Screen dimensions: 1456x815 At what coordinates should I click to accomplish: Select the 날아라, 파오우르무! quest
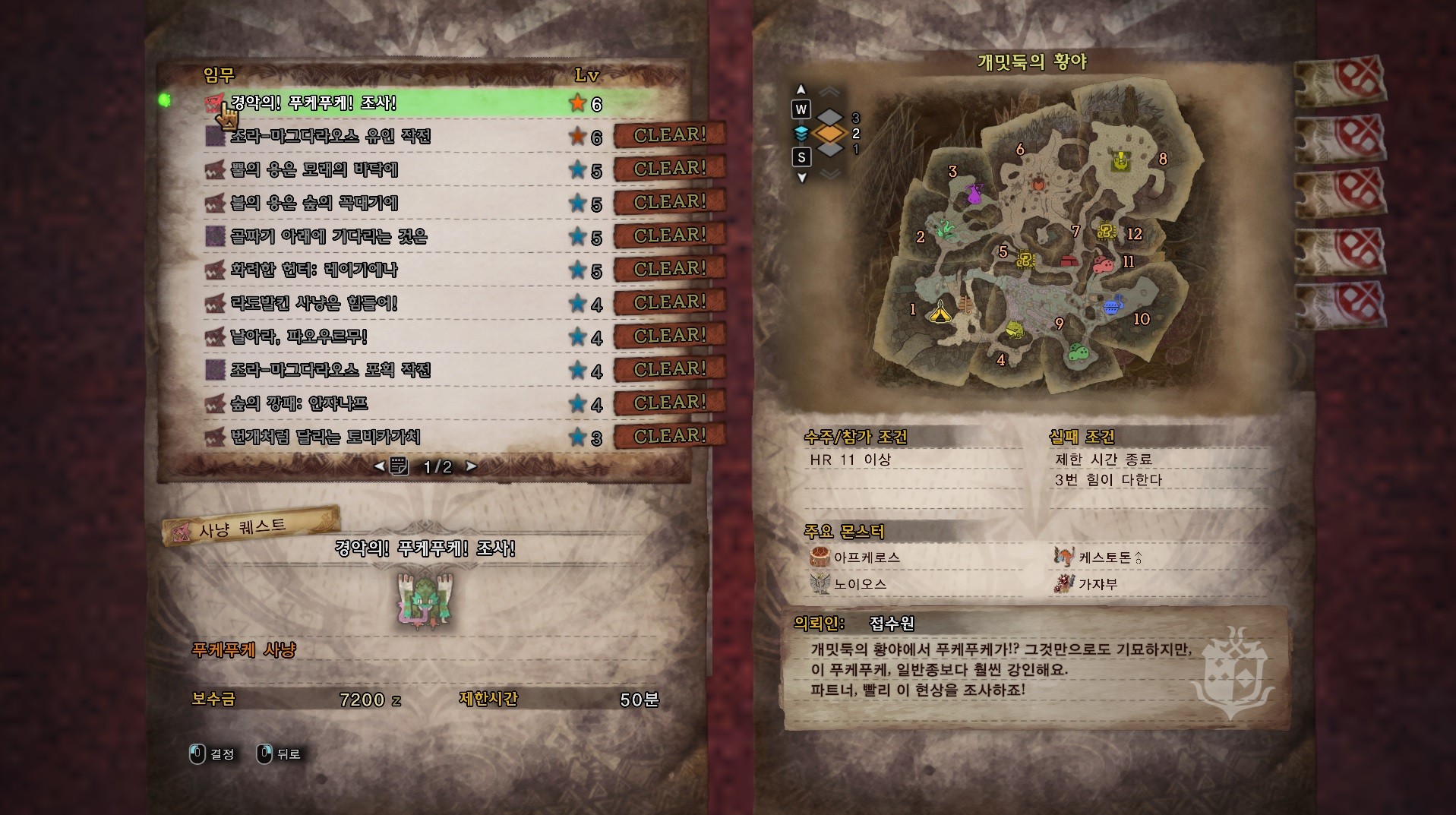pyautogui.click(x=299, y=336)
